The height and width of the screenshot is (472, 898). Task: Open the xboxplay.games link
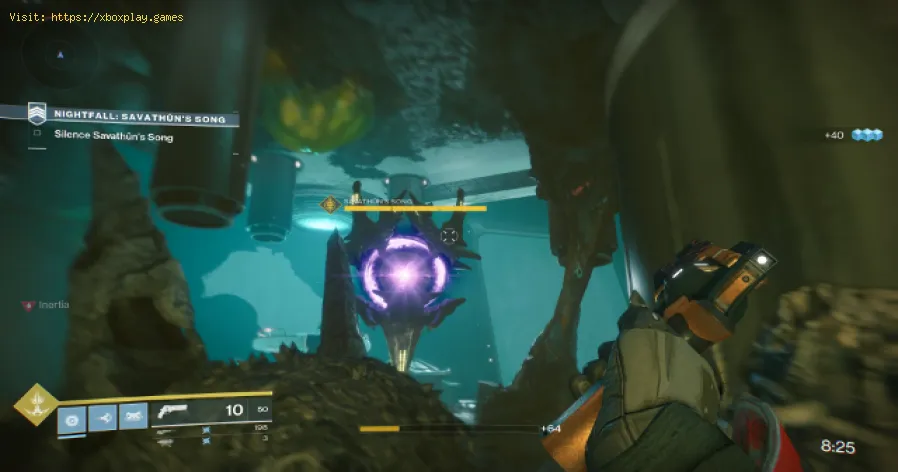tap(118, 17)
